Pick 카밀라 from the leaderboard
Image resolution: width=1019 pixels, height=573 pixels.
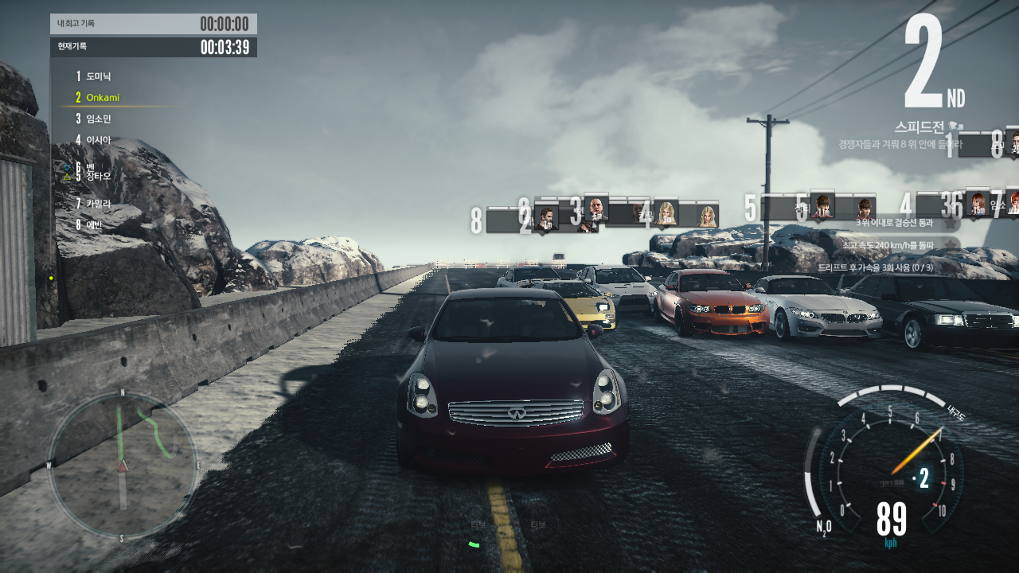pyautogui.click(x=98, y=203)
